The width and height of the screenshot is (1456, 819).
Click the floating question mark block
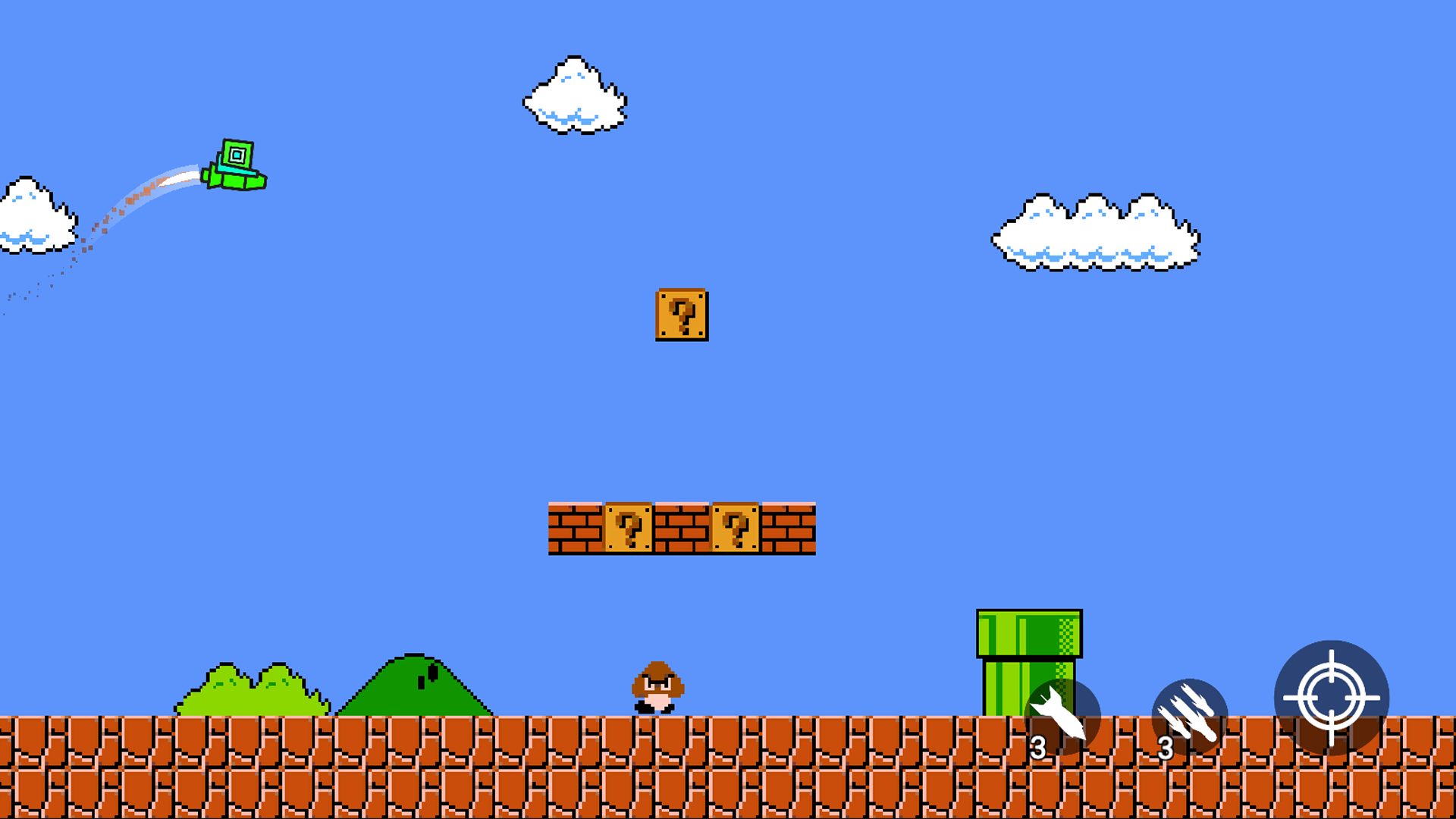point(682,315)
